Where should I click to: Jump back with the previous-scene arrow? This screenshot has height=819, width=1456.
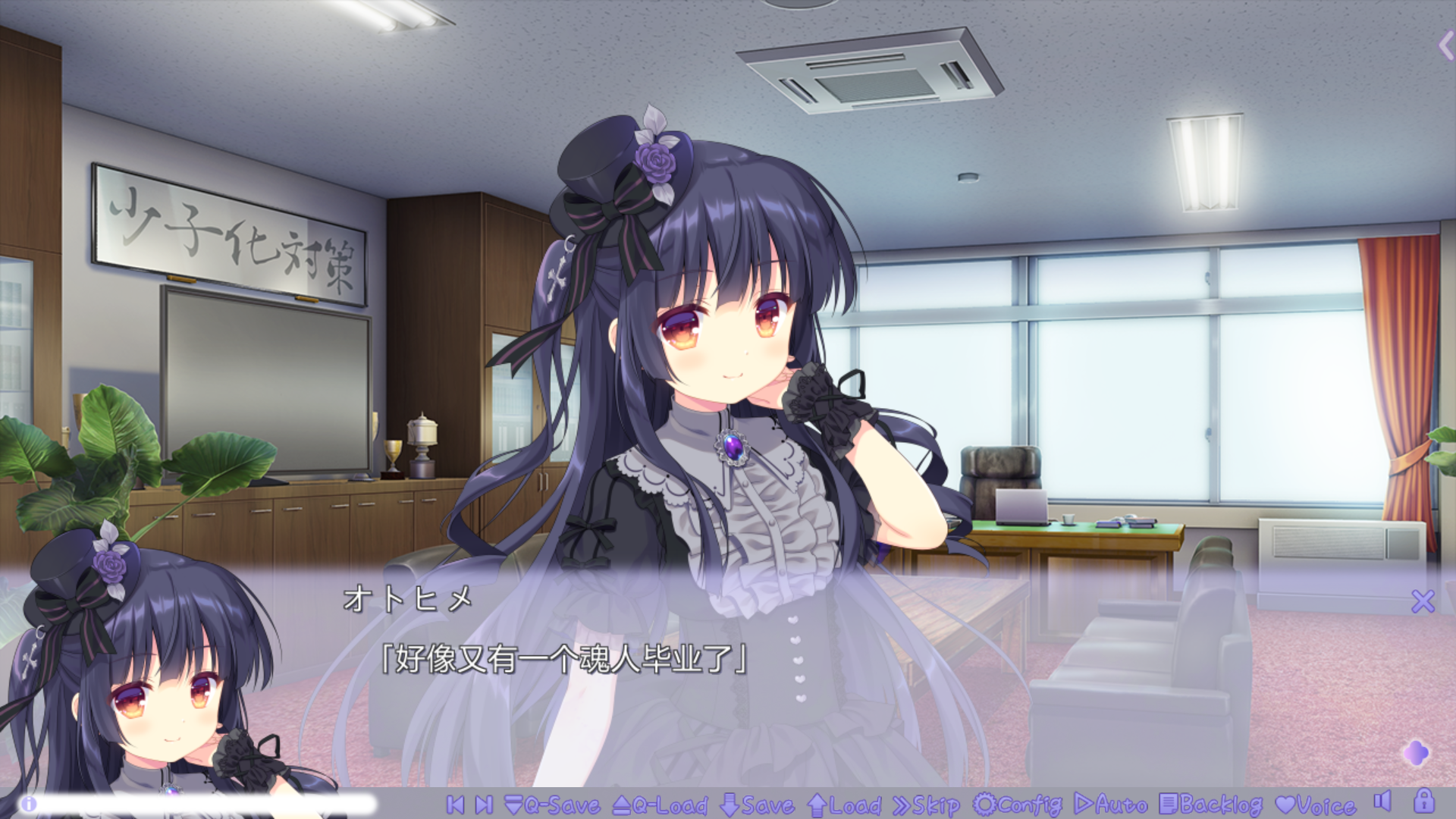point(455,805)
